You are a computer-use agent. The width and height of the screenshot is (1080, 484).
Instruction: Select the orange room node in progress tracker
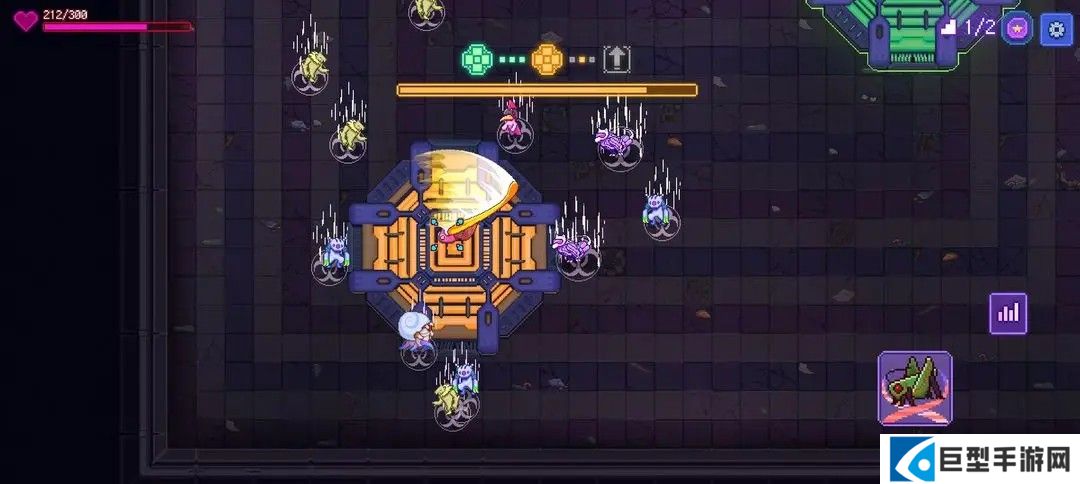point(547,59)
